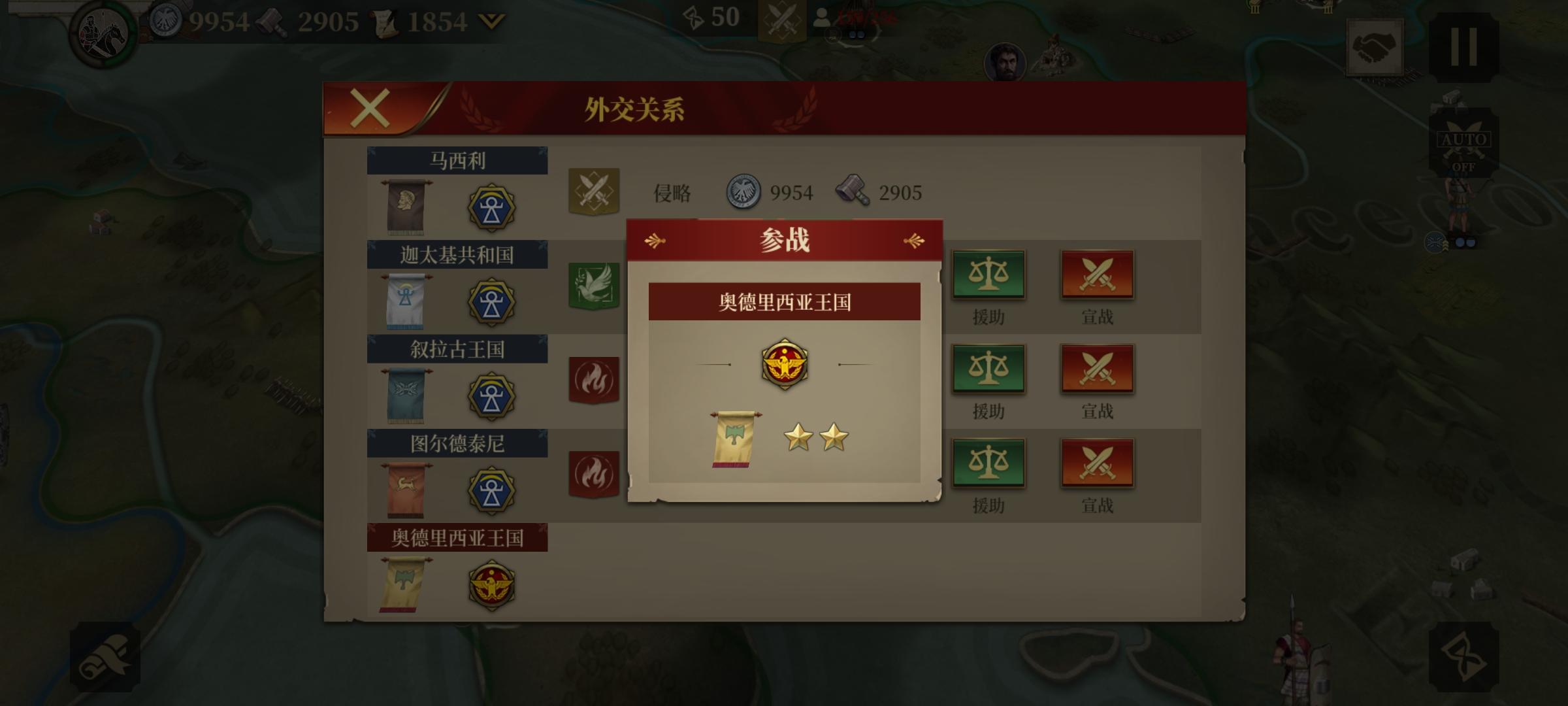
Task: Click the peace dove icon beside 迦太基共和国
Action: (595, 286)
